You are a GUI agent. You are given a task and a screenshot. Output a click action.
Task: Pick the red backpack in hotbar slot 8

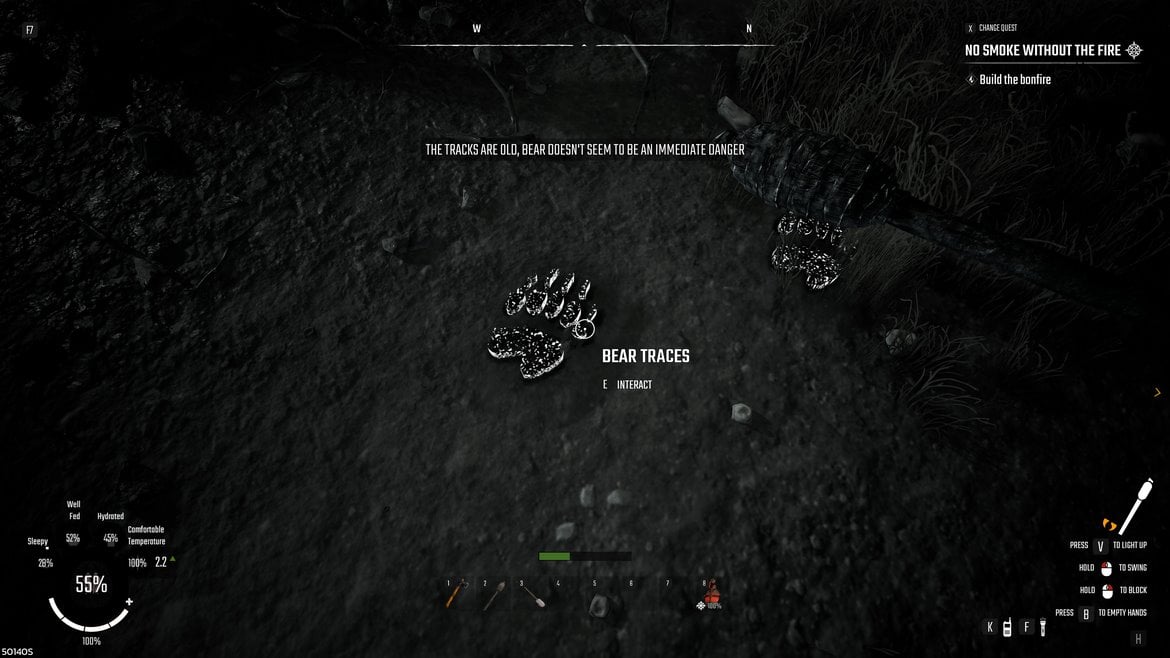coord(712,595)
